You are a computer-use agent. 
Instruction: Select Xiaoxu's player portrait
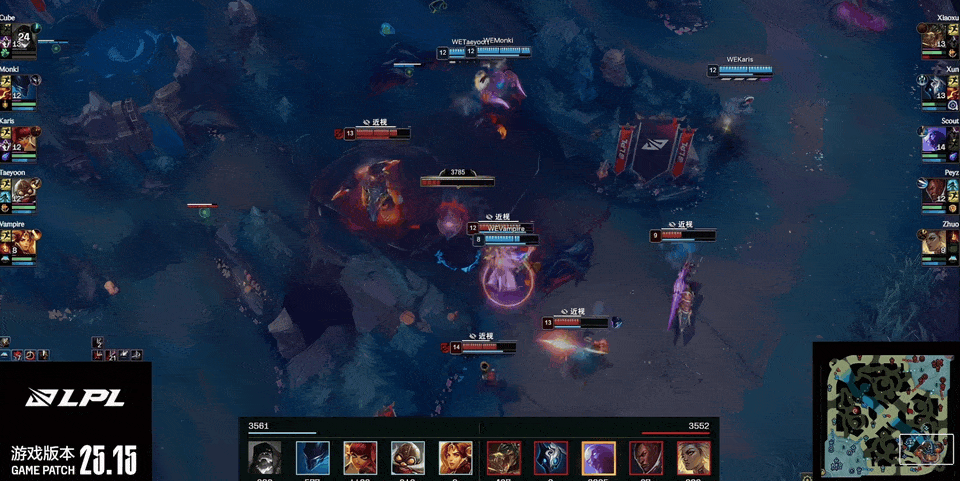(934, 40)
